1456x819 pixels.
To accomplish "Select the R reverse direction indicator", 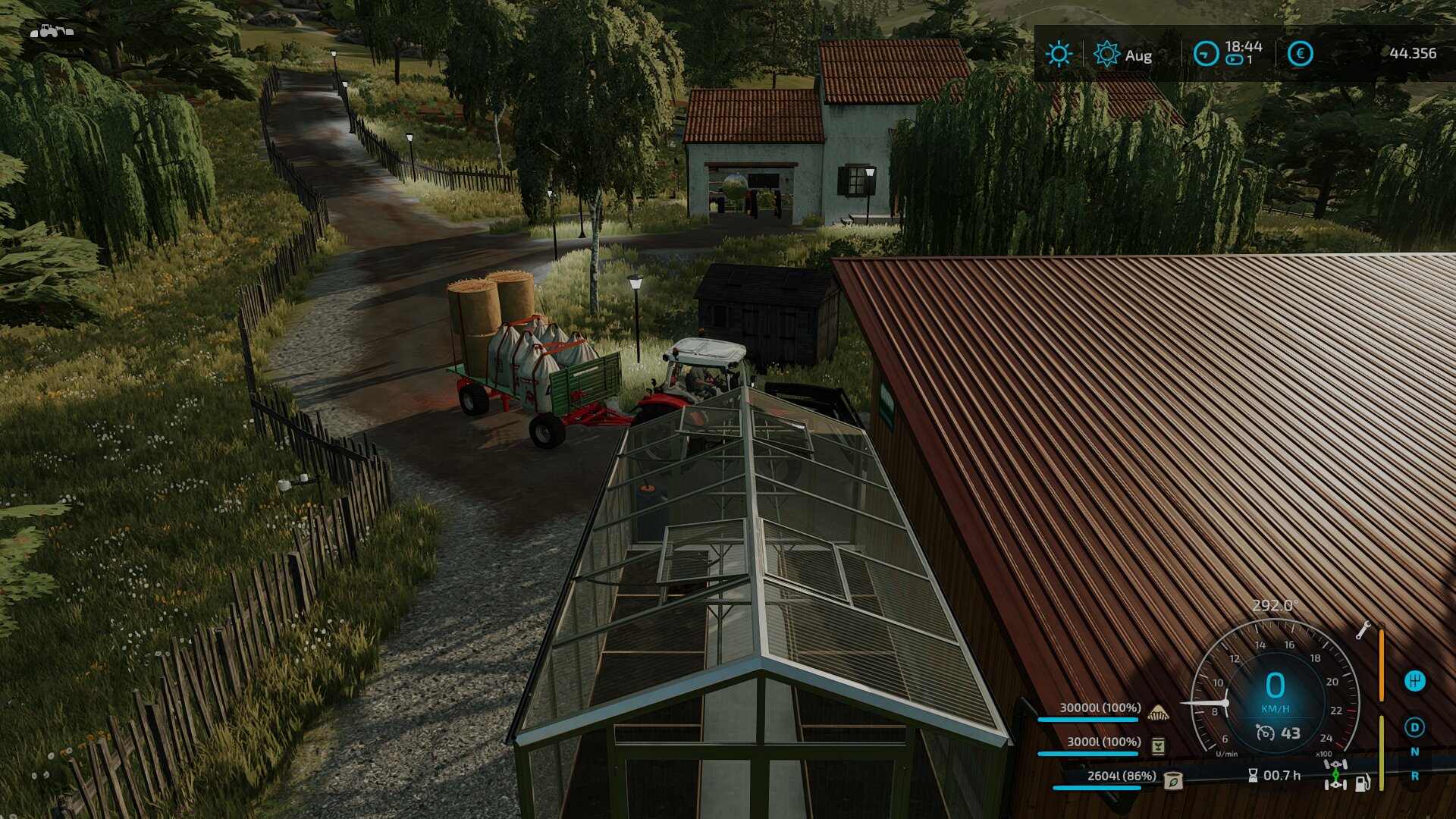I will point(1414,777).
